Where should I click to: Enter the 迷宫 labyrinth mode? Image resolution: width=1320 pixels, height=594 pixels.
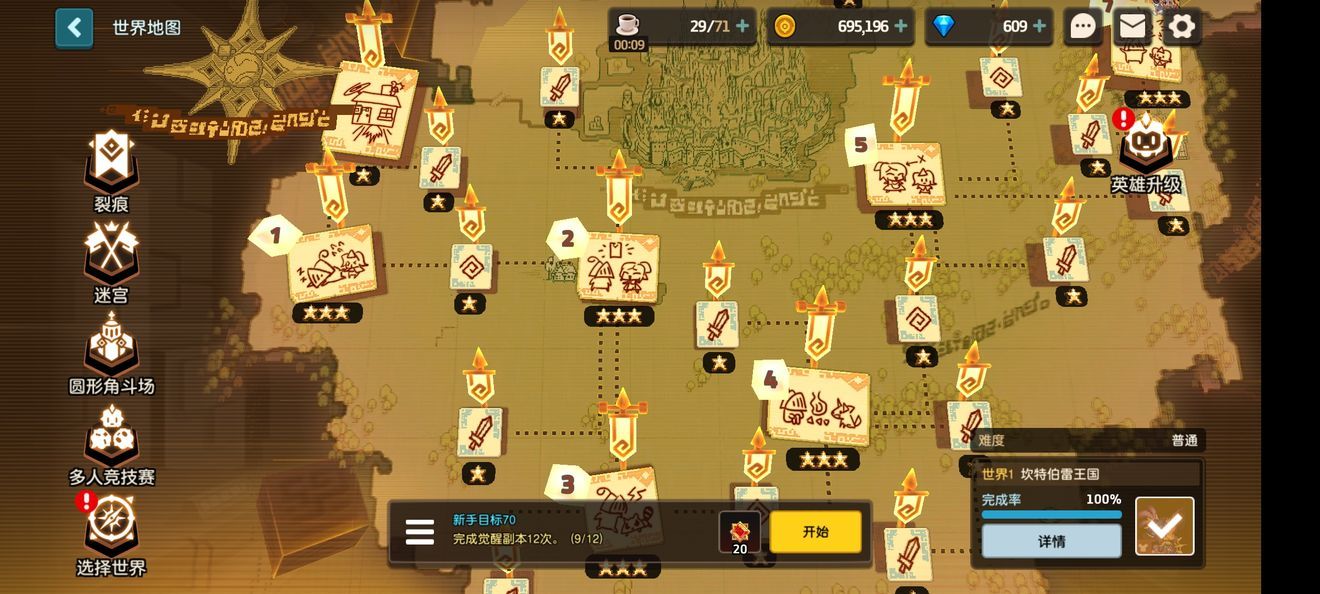[x=111, y=257]
